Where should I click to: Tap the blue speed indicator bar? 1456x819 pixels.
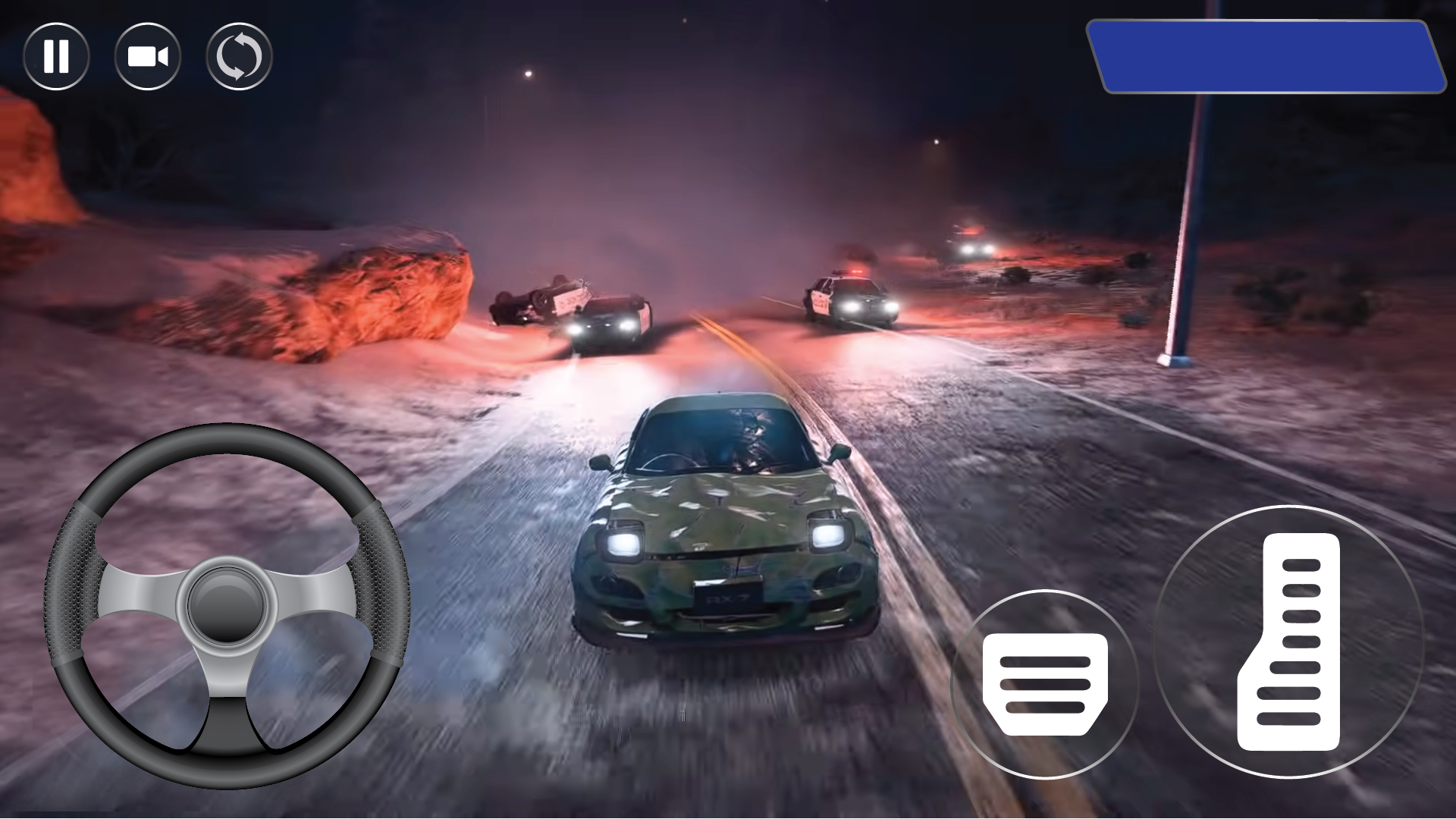[1268, 57]
